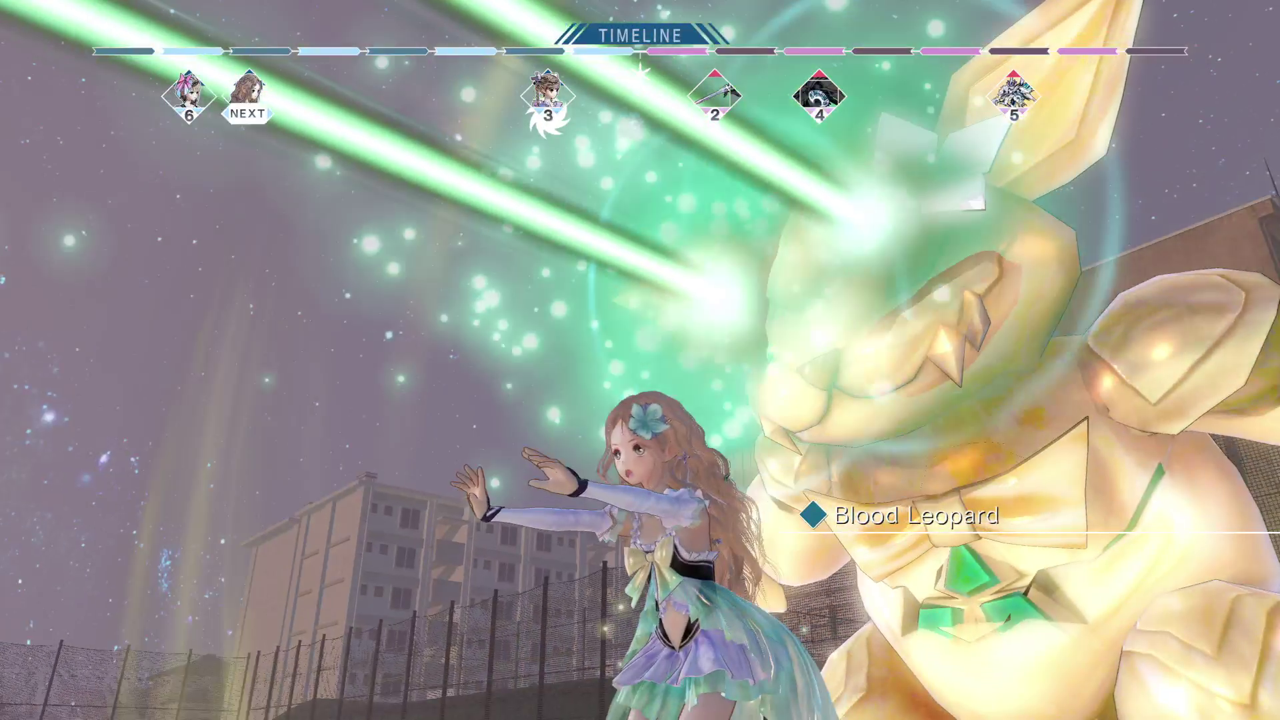1280x720 pixels.
Task: Pick the white enemy timeline icon numbered 5
Action: 1013,95
